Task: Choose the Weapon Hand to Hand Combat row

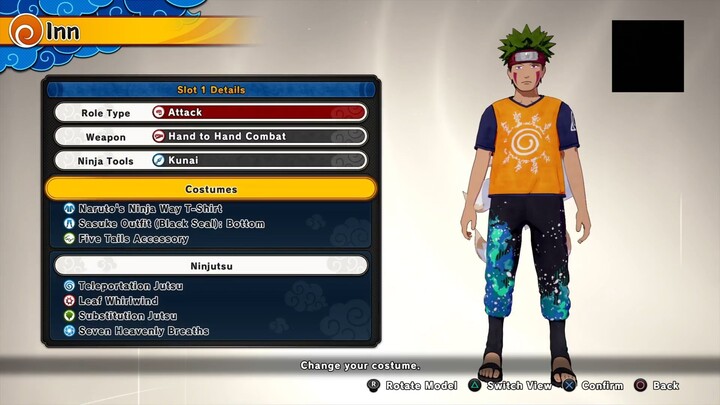Action: 210,137
